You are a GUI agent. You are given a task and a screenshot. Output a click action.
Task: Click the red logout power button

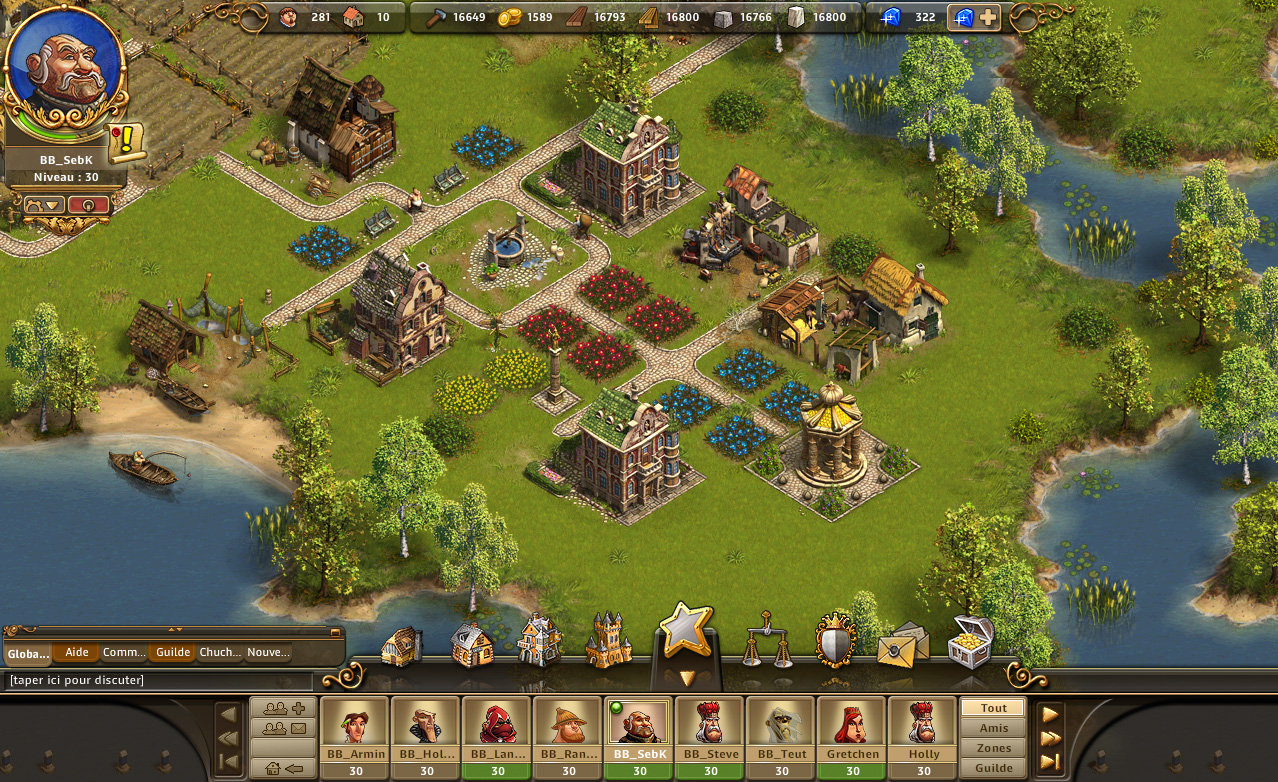coord(88,204)
